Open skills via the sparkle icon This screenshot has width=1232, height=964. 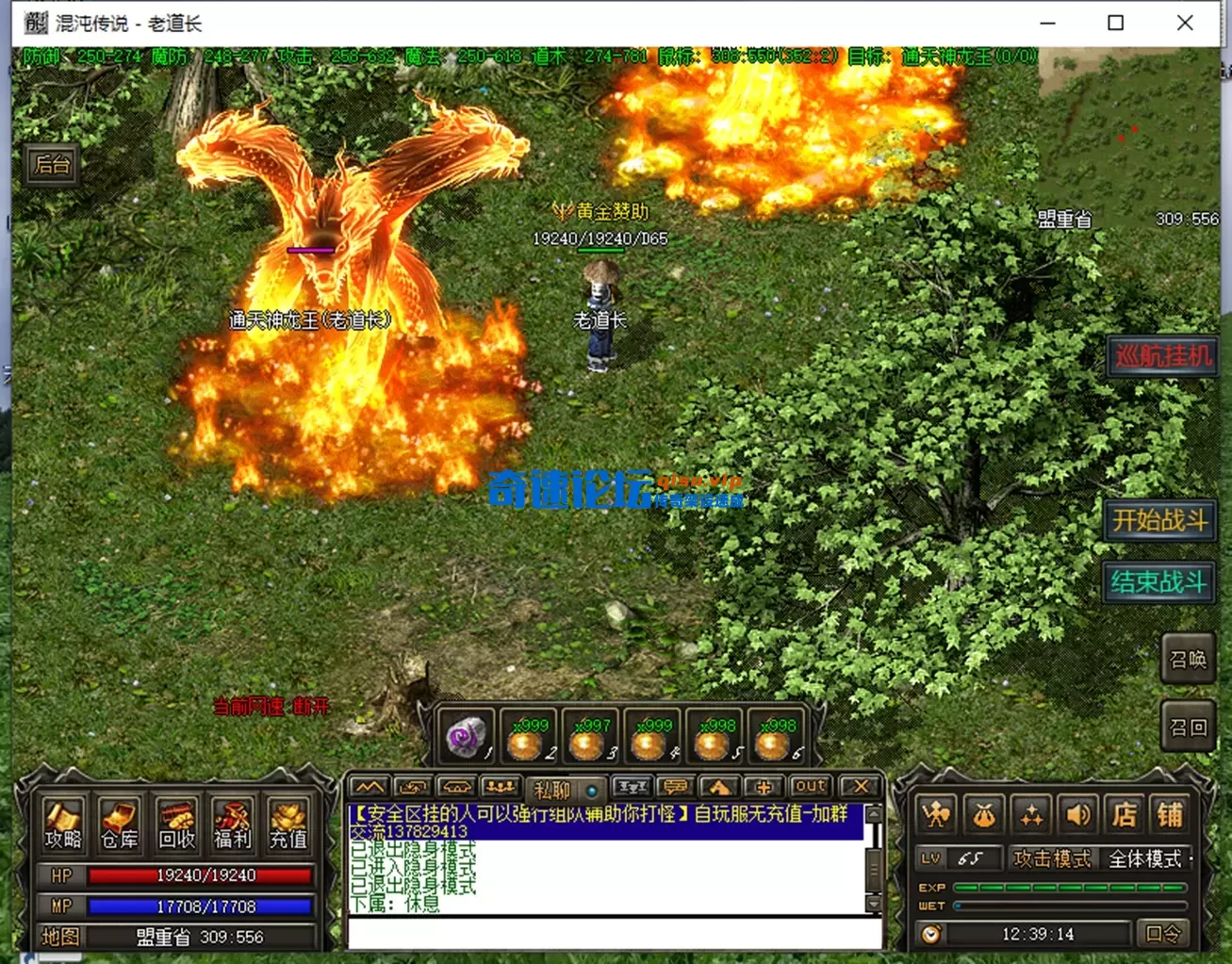click(1030, 816)
